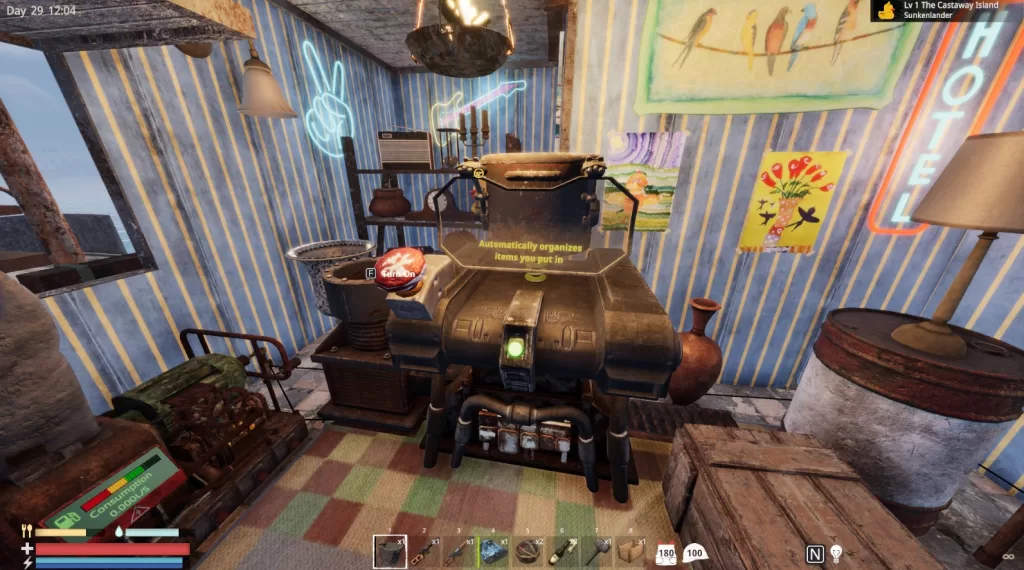Select the bucket in hotbar slot 1
1024x570 pixels.
[x=390, y=551]
